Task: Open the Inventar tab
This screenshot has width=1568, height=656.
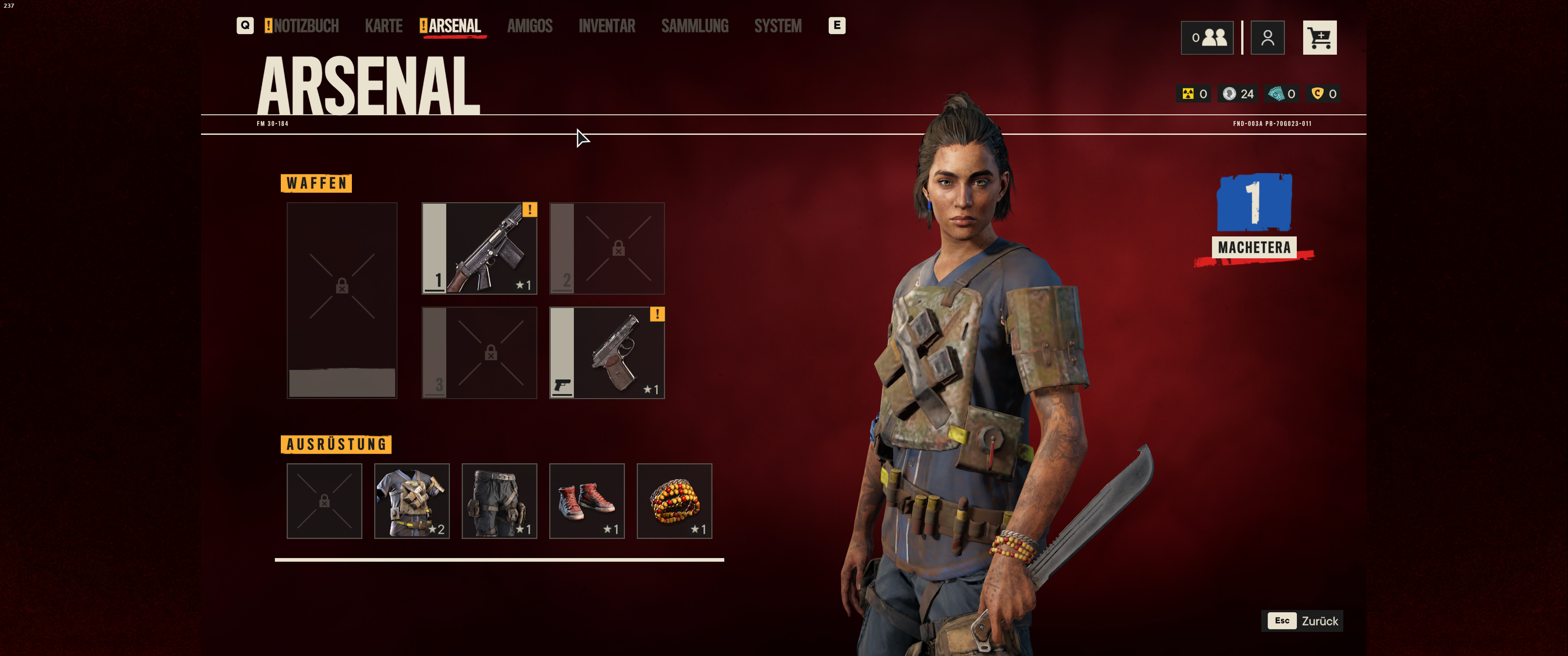Action: pos(606,26)
